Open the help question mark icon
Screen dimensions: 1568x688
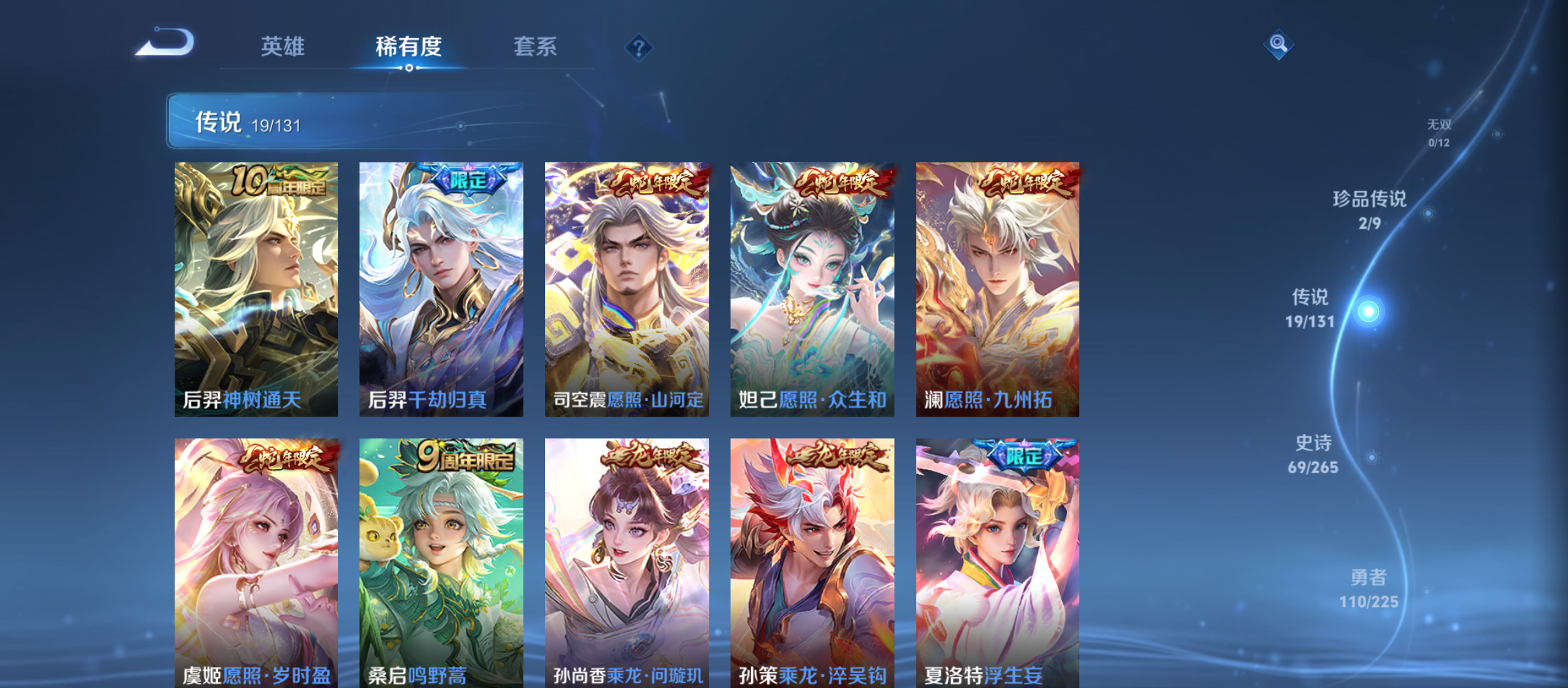640,47
